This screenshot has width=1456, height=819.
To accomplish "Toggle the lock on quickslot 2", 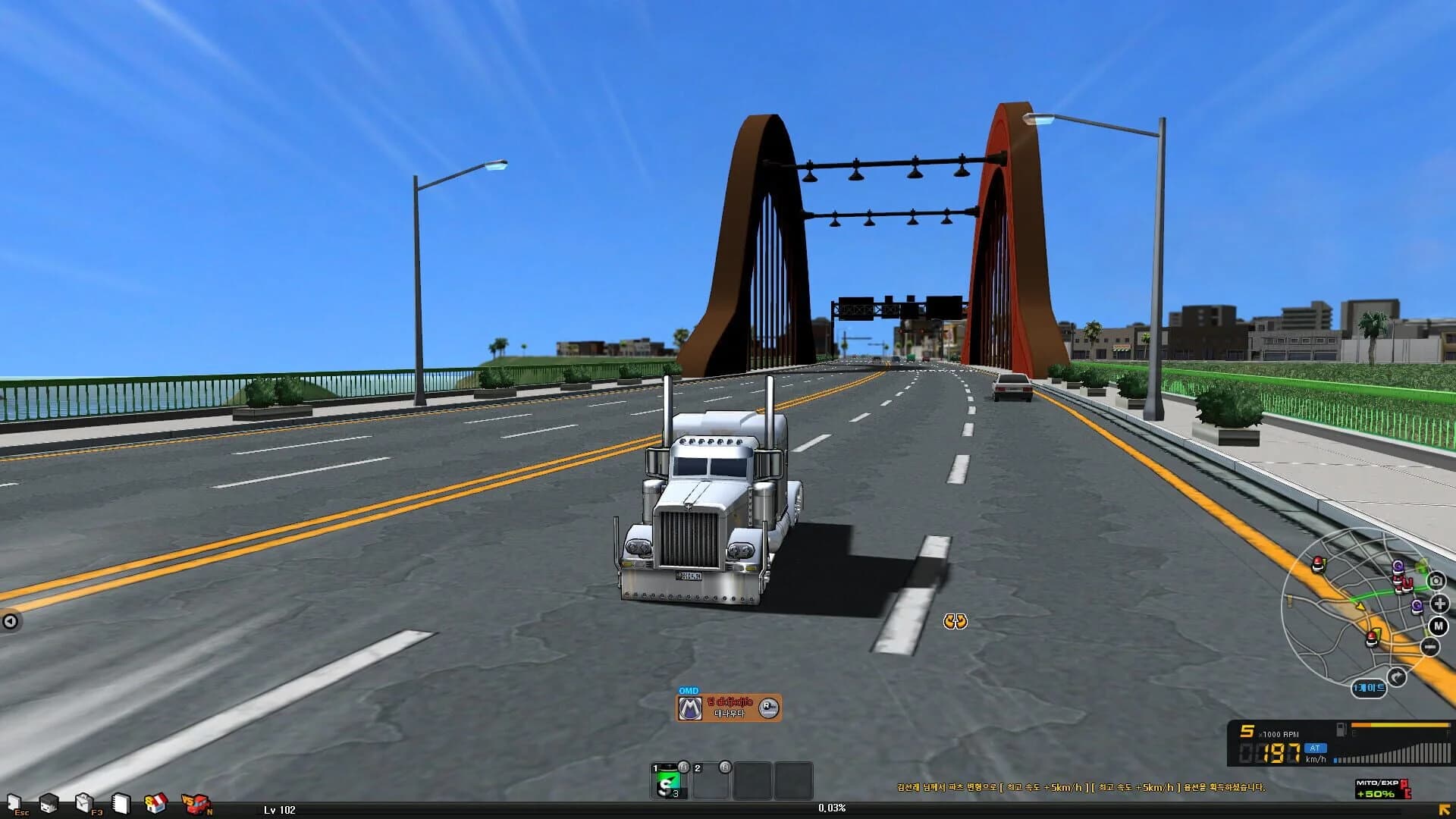I will click(725, 767).
